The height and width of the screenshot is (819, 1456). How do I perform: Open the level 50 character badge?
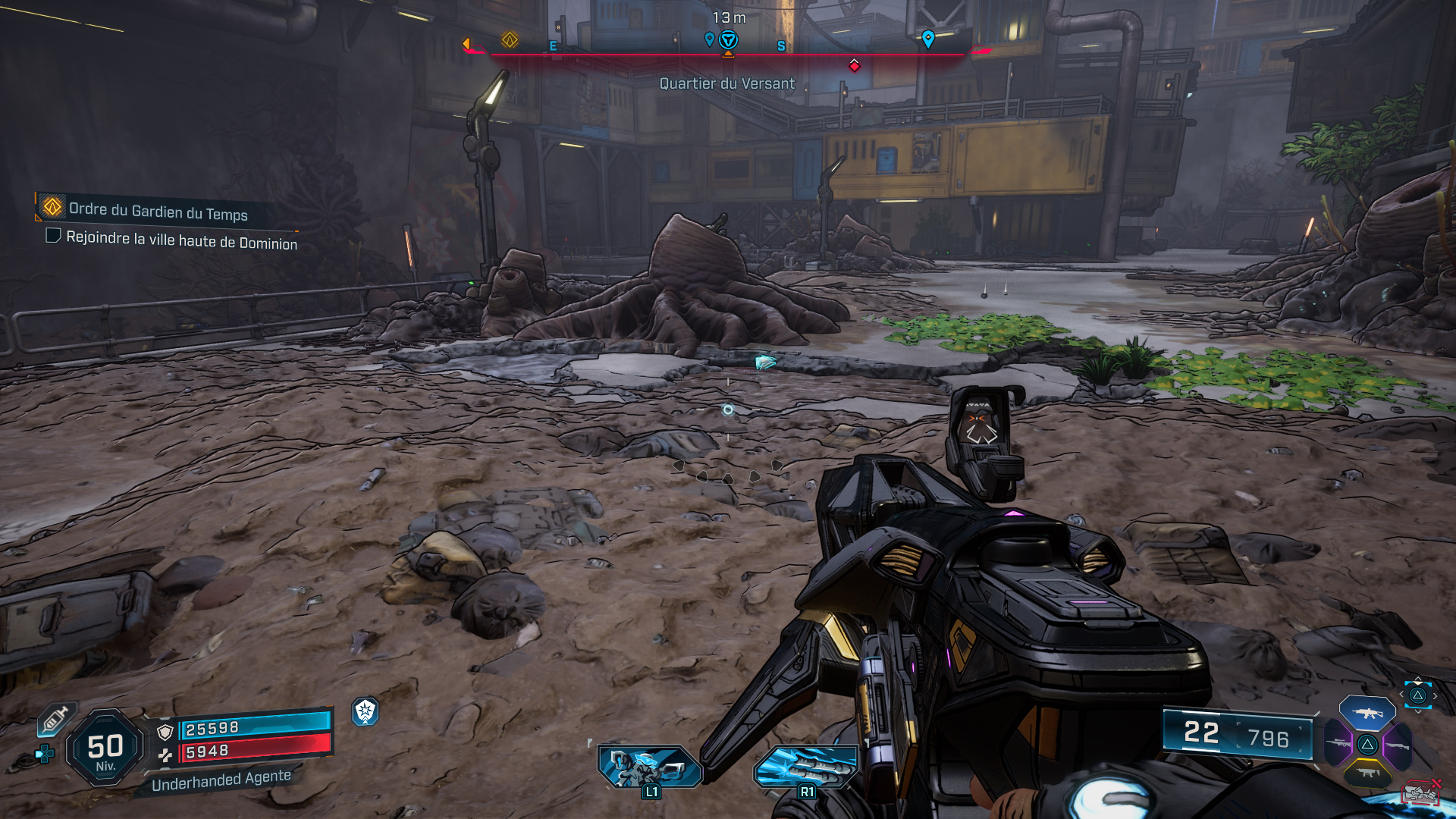(105, 748)
